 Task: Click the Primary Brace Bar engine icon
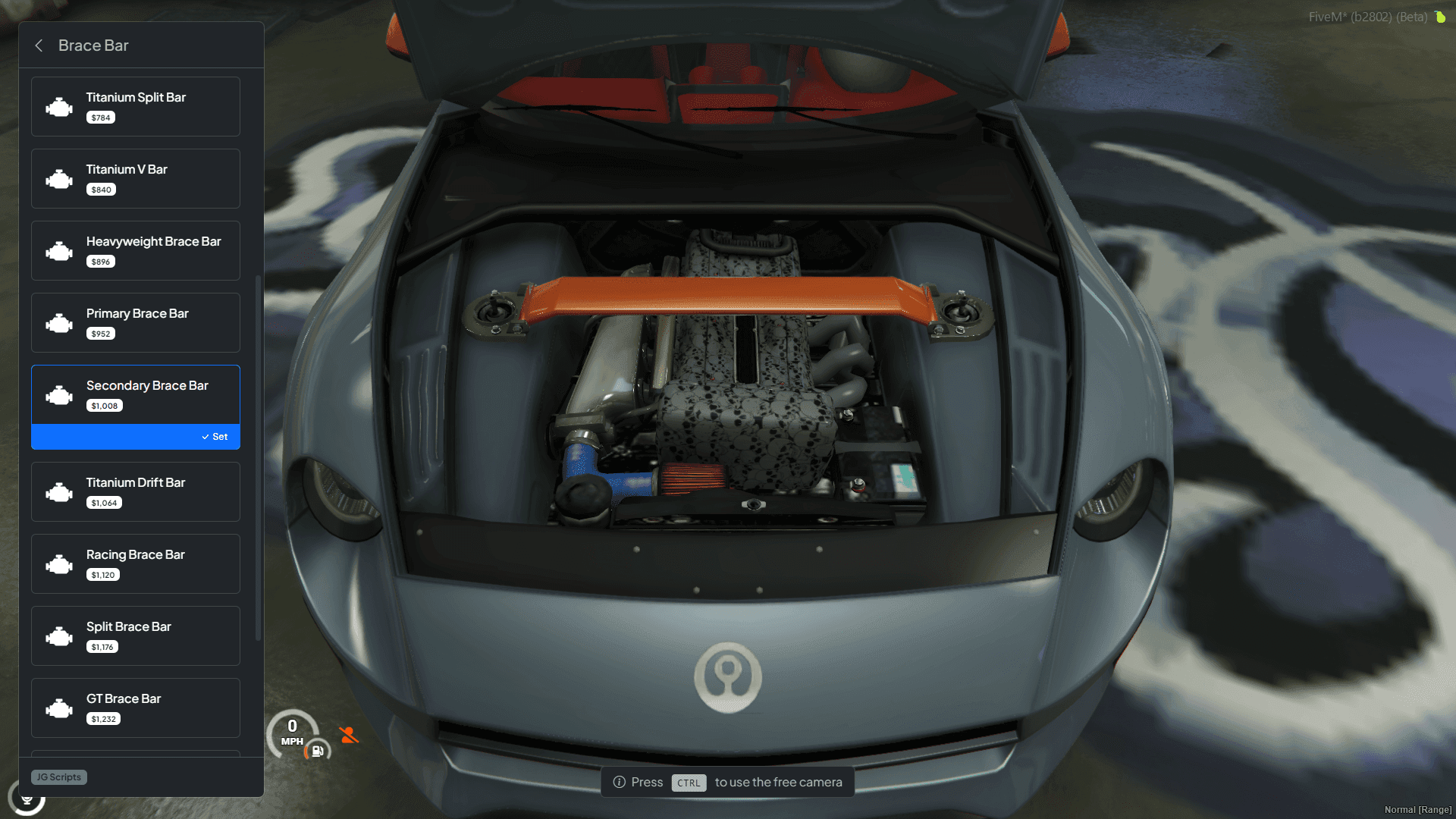pyautogui.click(x=59, y=322)
